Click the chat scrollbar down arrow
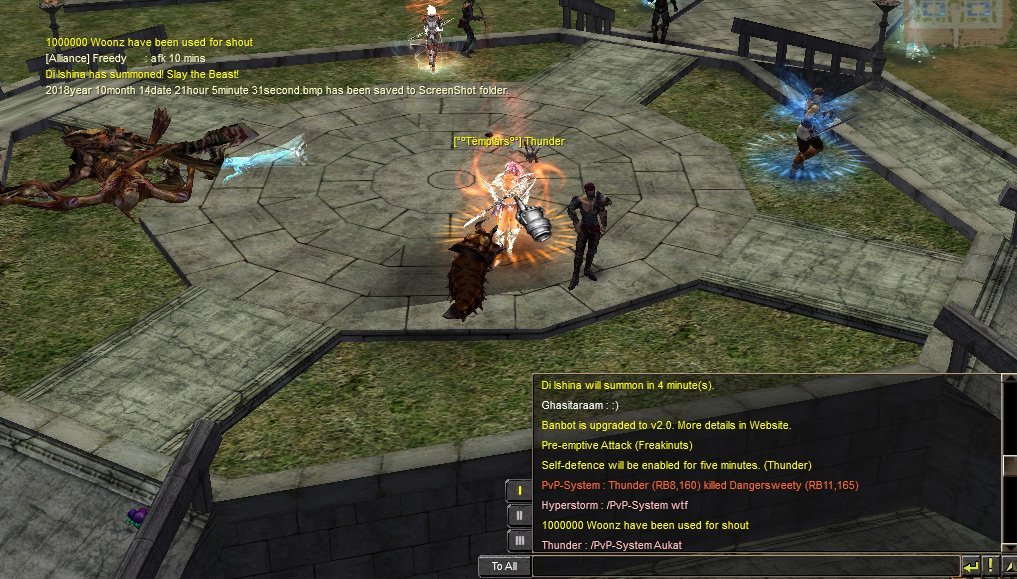Image resolution: width=1017 pixels, height=579 pixels. coord(1008,546)
